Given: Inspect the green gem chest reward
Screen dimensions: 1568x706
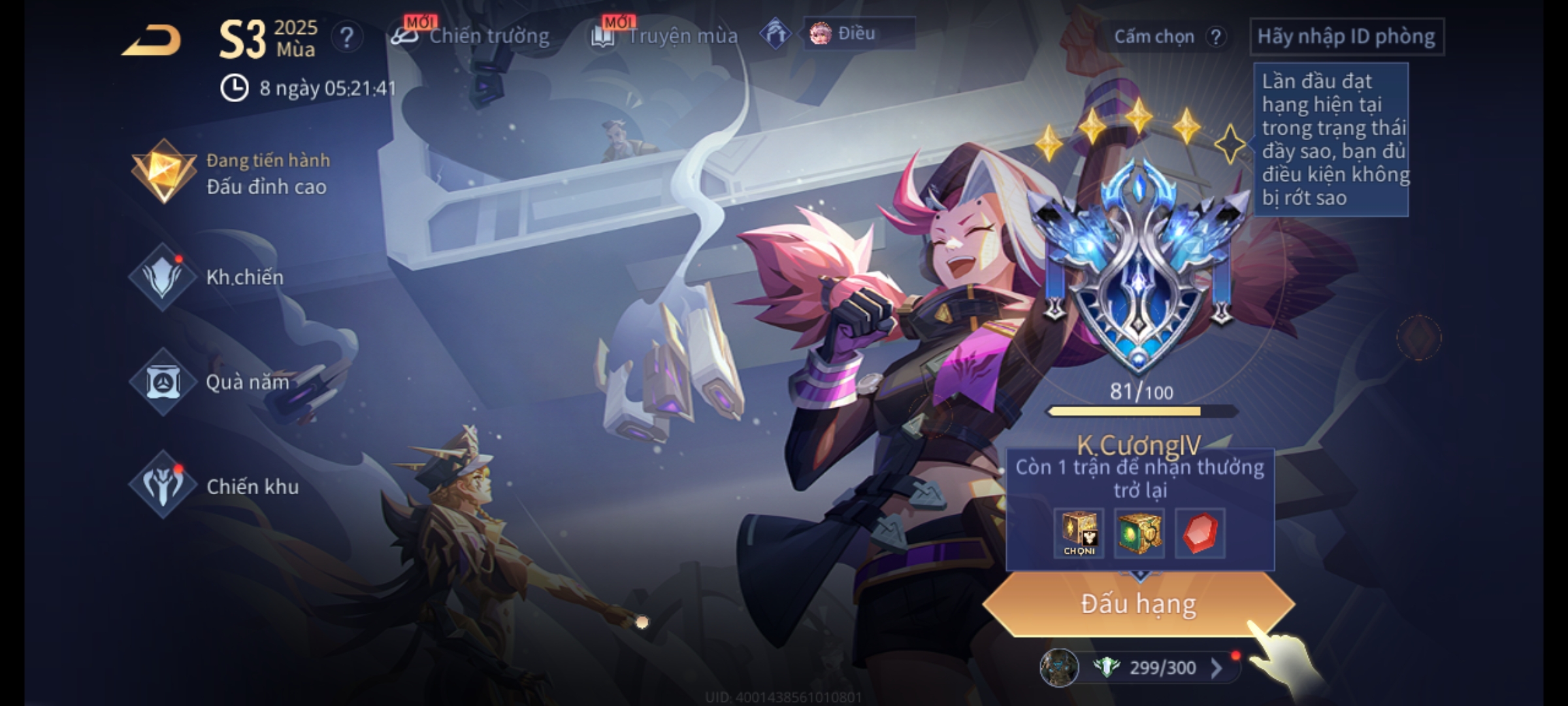Looking at the screenshot, I should point(1139,533).
